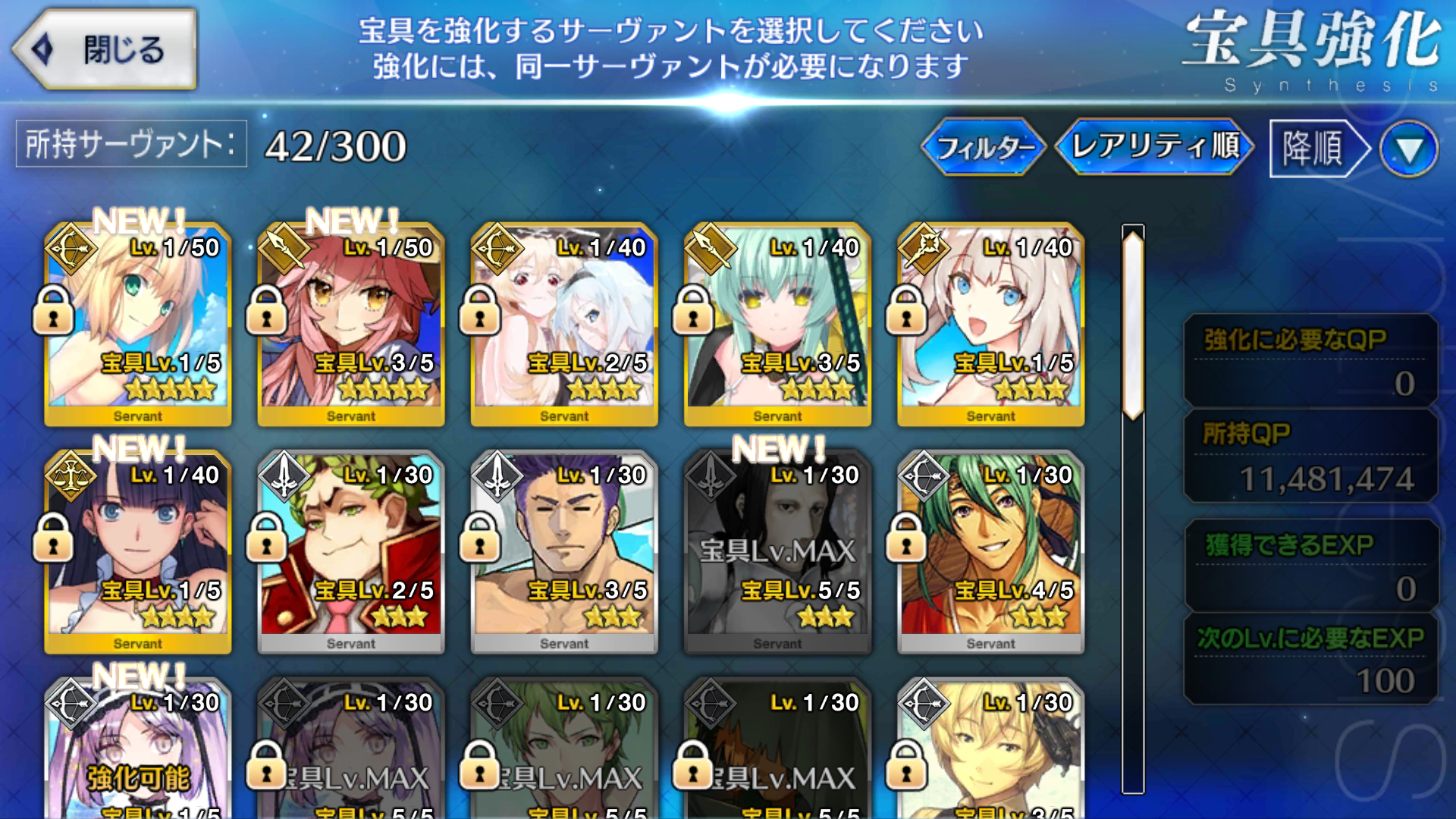Viewport: 1456px width, 819px height.
Task: Toggle the 降順 sort order
Action: coord(1316,148)
